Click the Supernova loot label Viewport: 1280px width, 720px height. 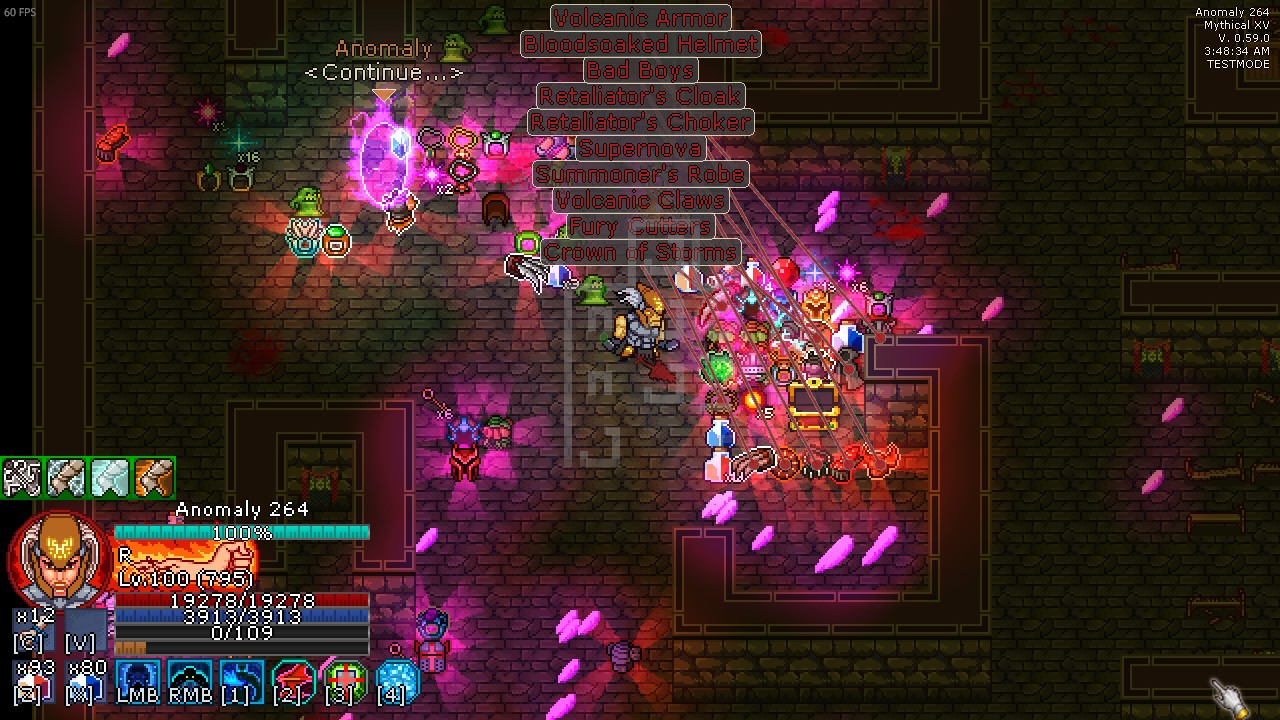click(x=640, y=148)
